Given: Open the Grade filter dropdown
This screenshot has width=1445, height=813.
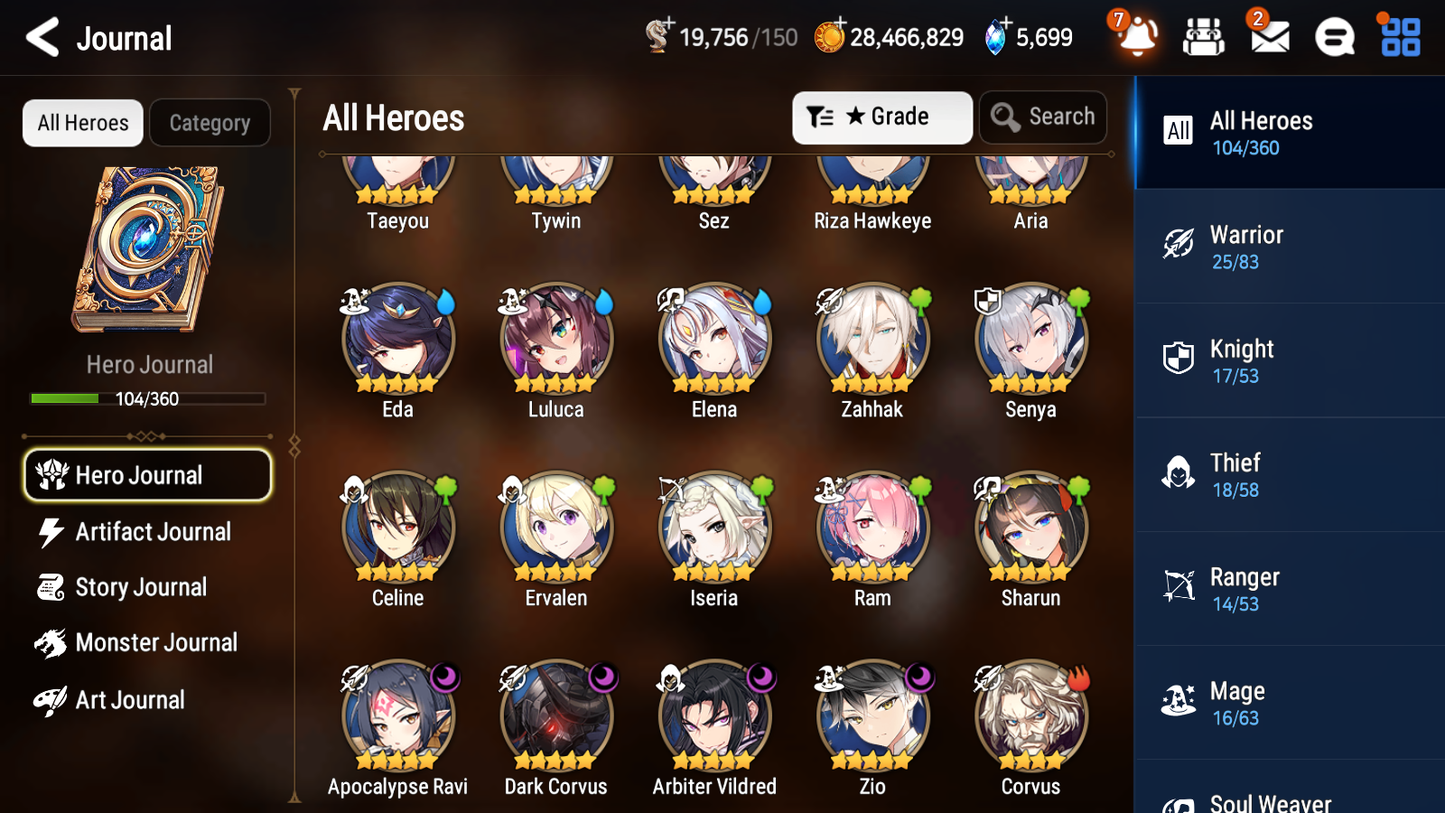Looking at the screenshot, I should coord(881,117).
